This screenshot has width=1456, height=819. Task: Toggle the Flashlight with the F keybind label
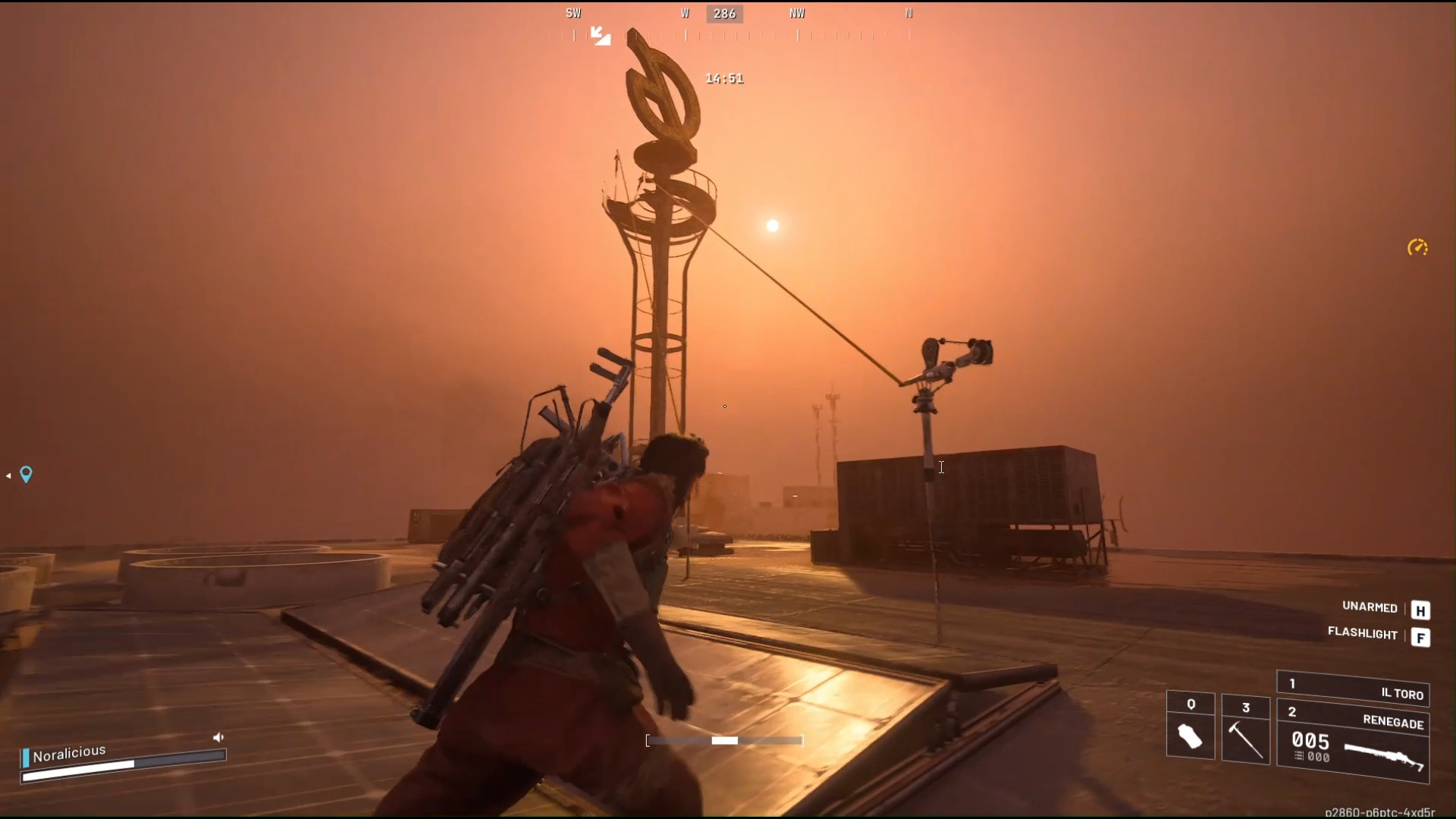coord(1422,638)
